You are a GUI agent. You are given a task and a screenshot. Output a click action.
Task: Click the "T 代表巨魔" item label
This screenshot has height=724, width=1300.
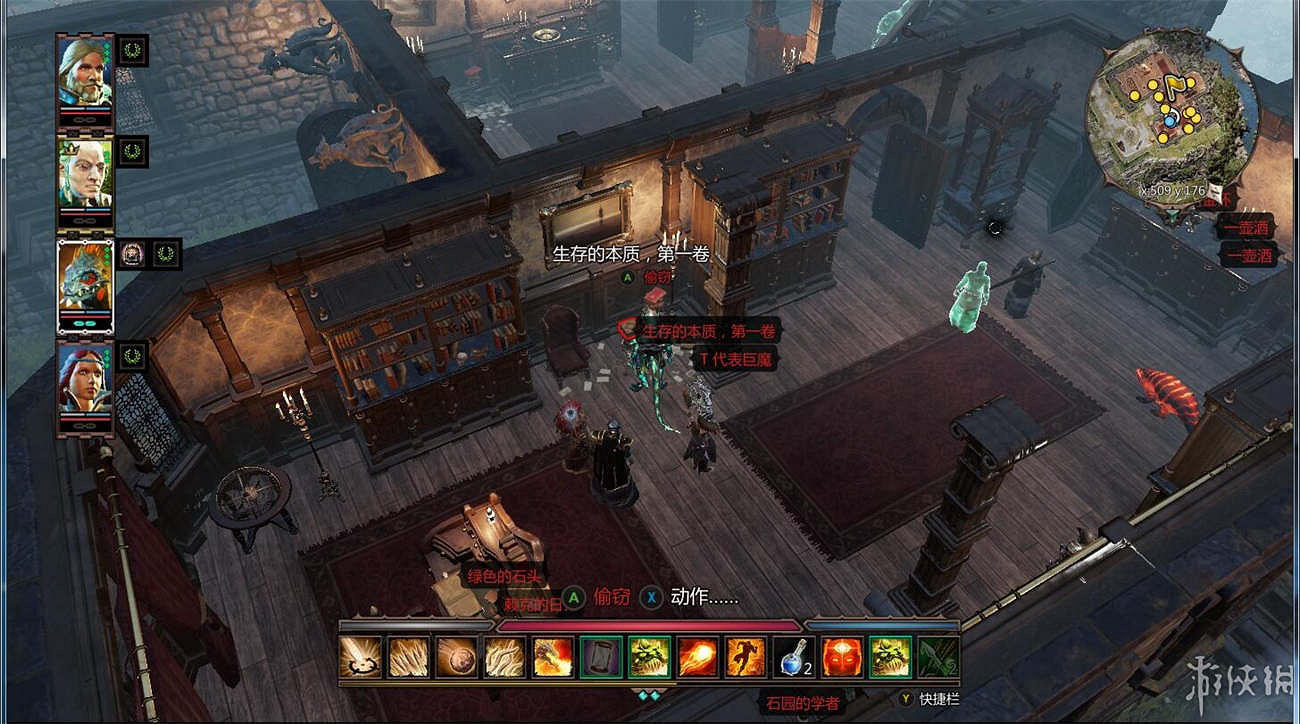coord(736,359)
